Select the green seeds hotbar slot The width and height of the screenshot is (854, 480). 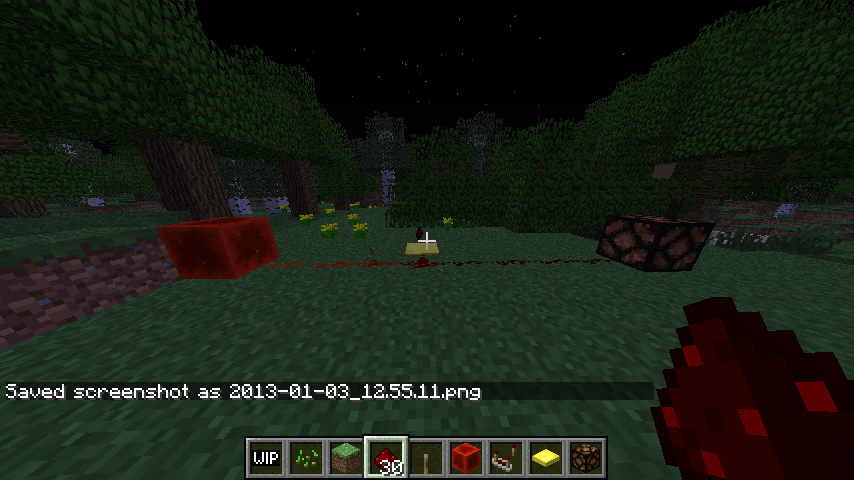[305, 458]
